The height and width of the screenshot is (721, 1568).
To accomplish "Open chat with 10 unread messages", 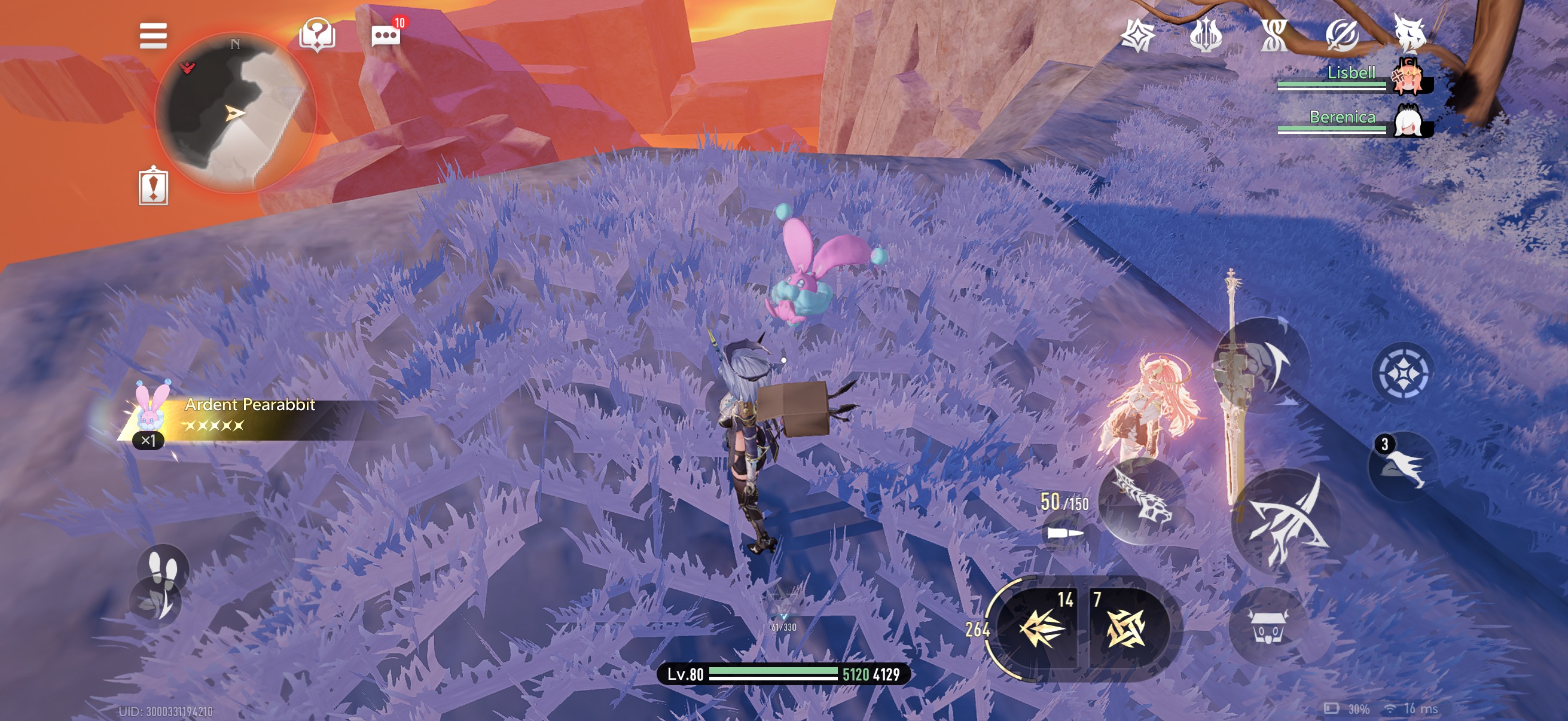I will 386,35.
